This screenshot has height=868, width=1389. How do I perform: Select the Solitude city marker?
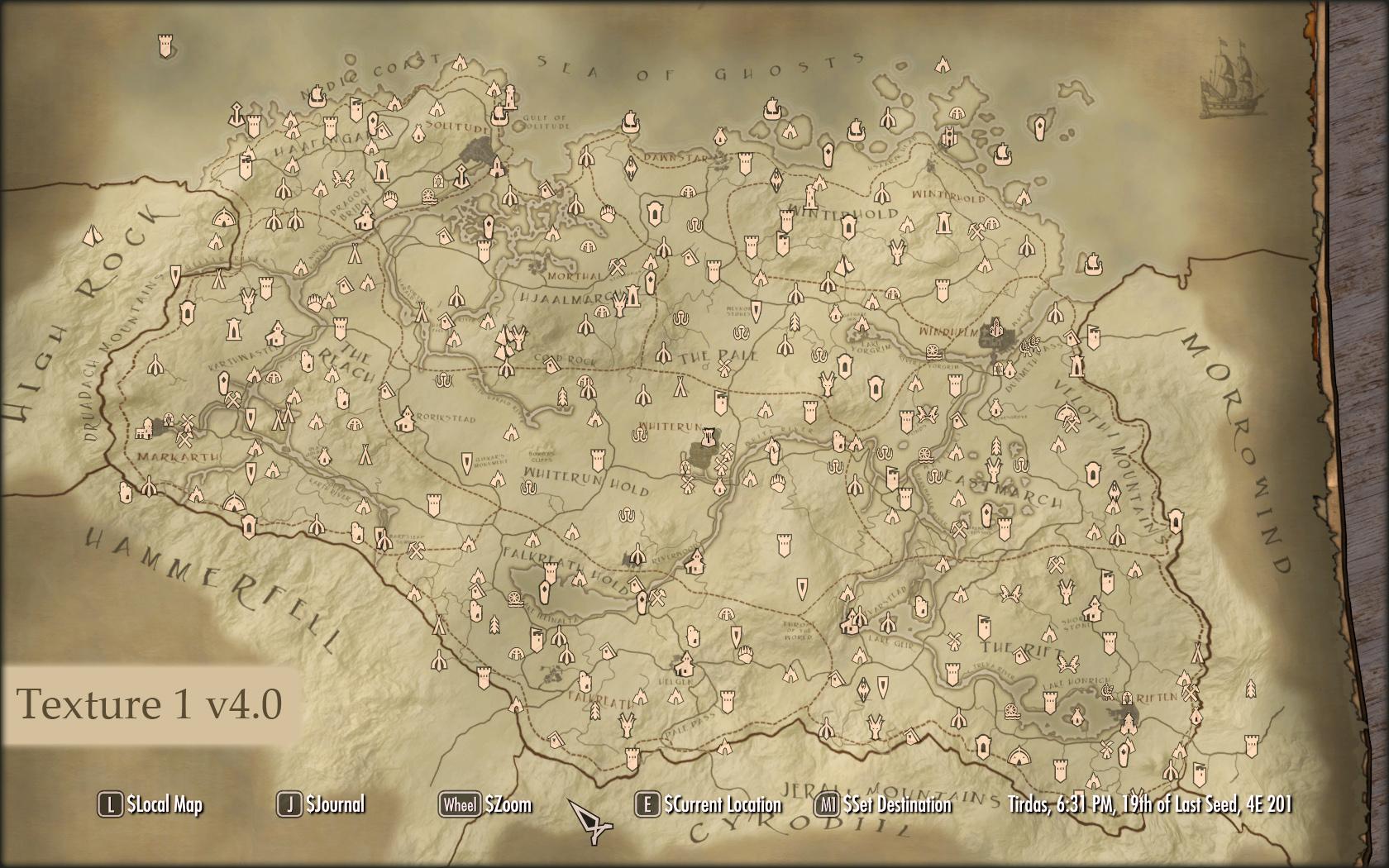point(476,148)
